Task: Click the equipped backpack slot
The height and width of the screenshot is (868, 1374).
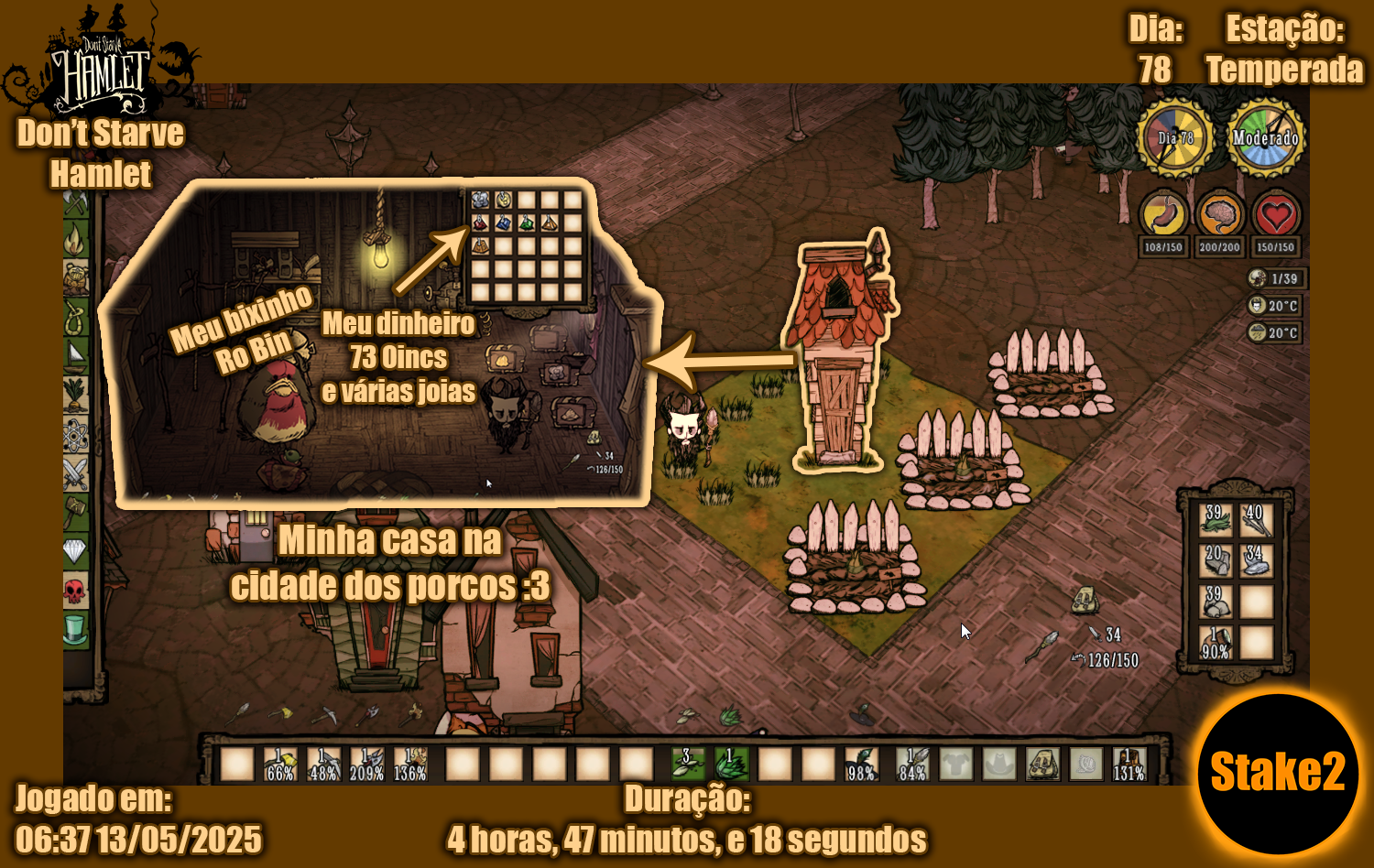Action: click(x=1042, y=764)
